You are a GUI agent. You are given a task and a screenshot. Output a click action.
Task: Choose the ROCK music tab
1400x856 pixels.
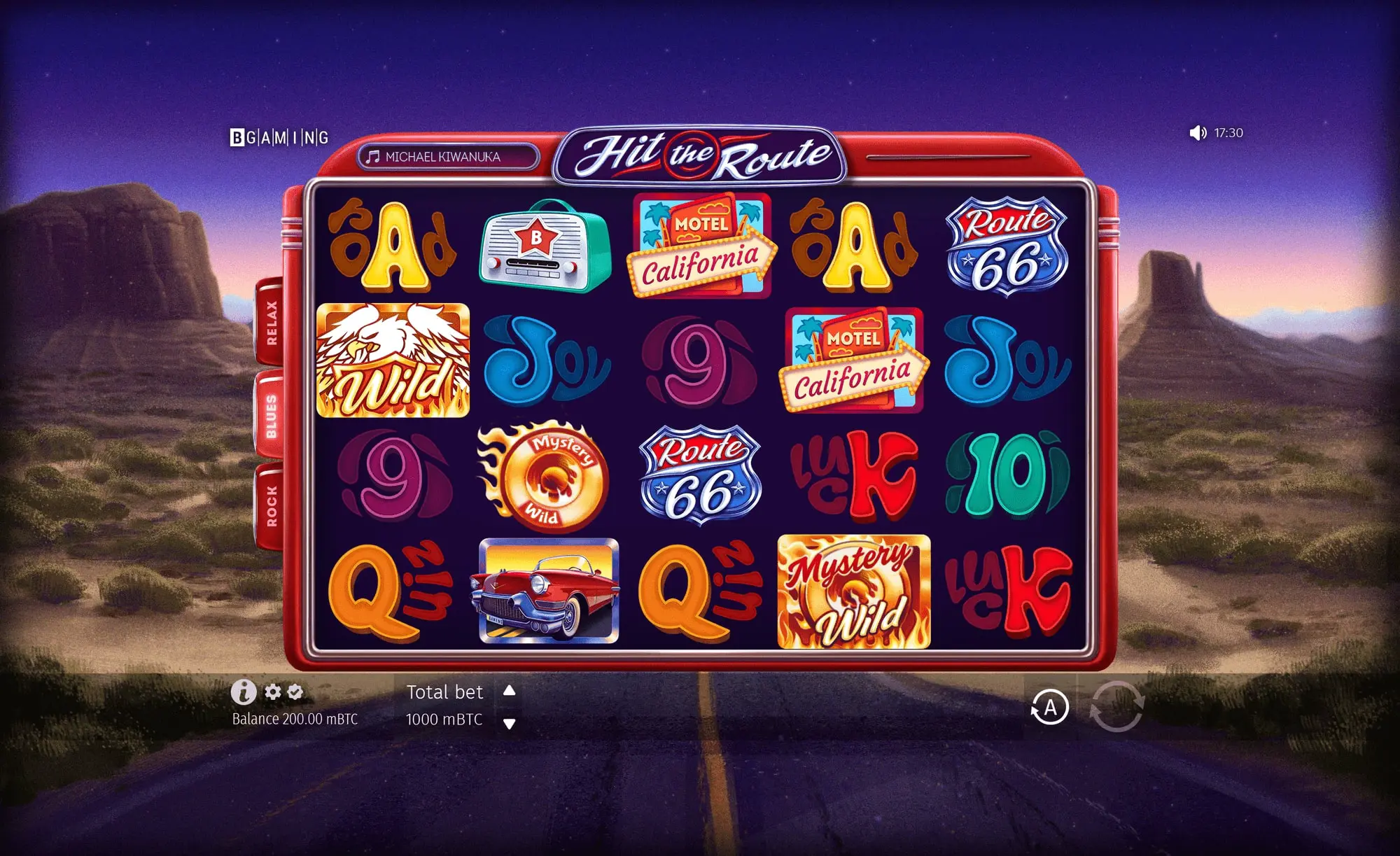click(x=271, y=505)
